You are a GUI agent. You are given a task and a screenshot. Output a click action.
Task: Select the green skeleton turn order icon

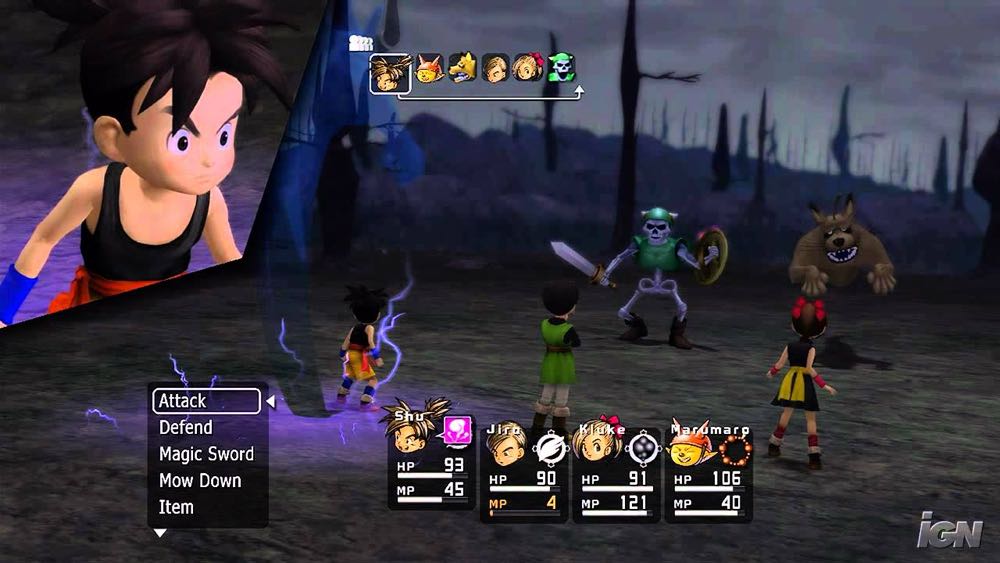click(x=562, y=68)
